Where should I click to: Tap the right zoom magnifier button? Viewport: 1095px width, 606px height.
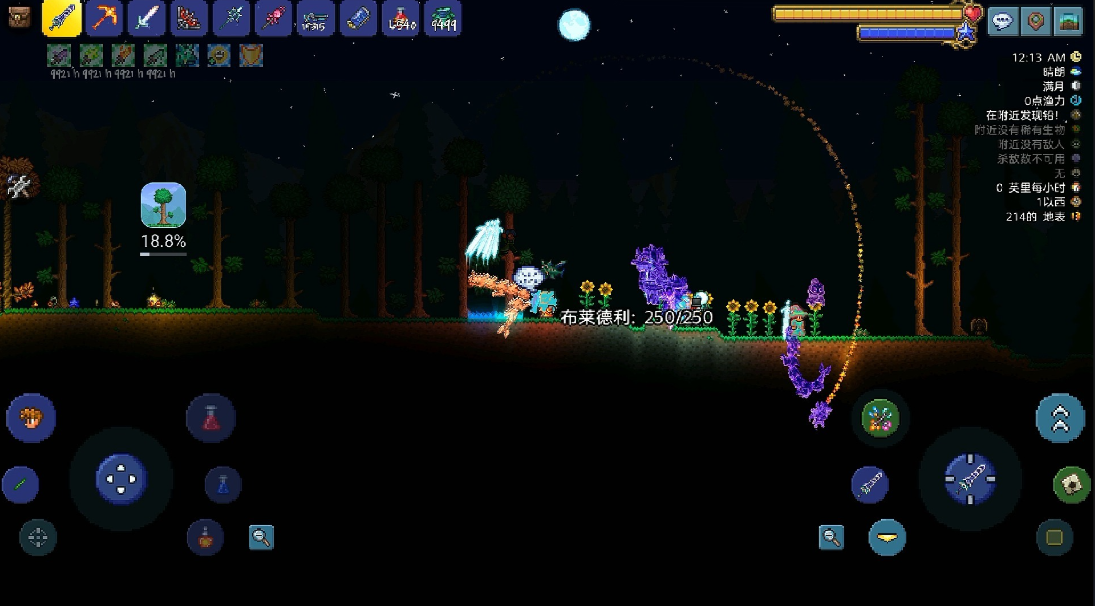point(831,538)
